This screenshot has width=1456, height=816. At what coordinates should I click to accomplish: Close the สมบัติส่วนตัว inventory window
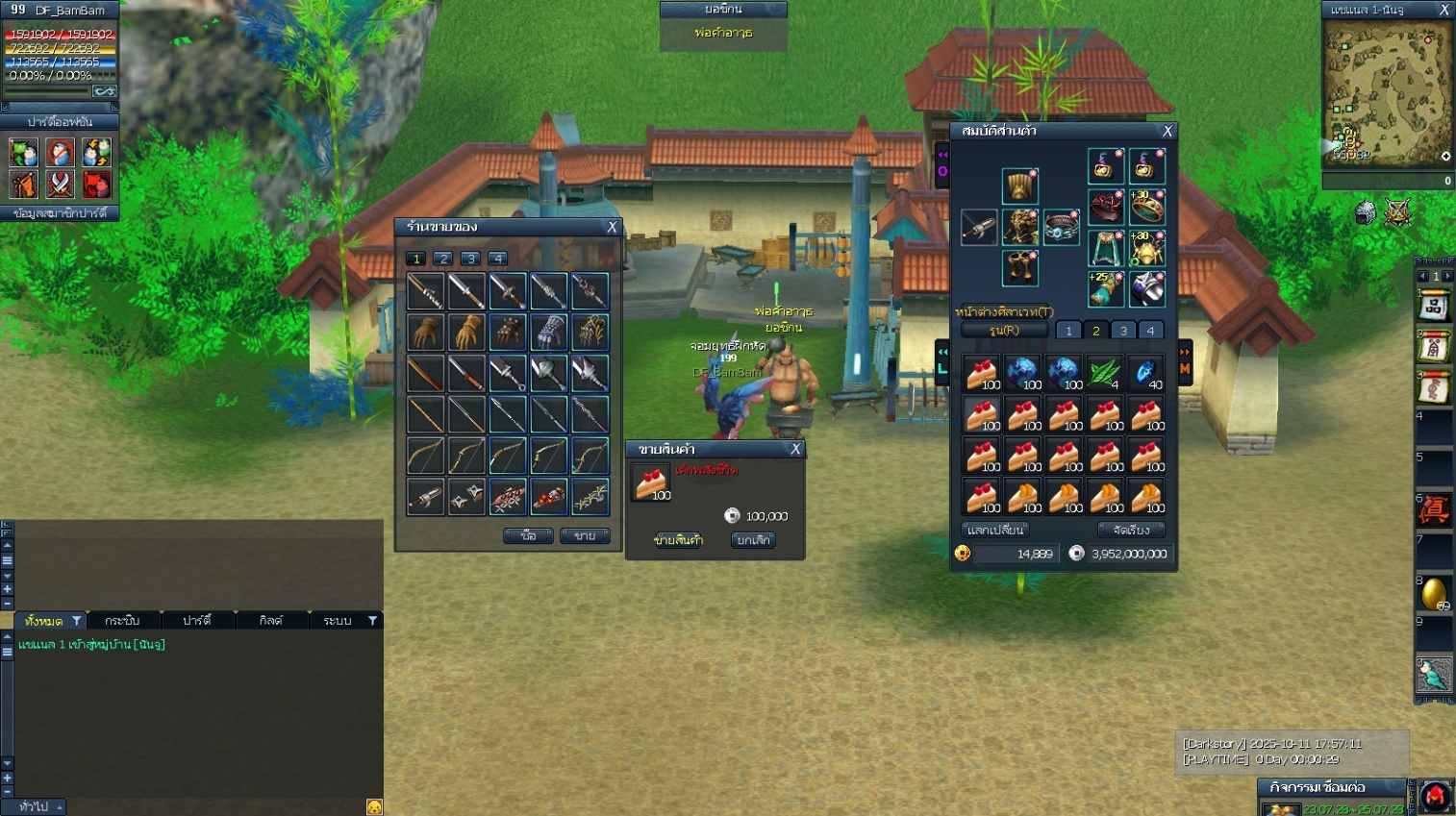[x=1167, y=131]
